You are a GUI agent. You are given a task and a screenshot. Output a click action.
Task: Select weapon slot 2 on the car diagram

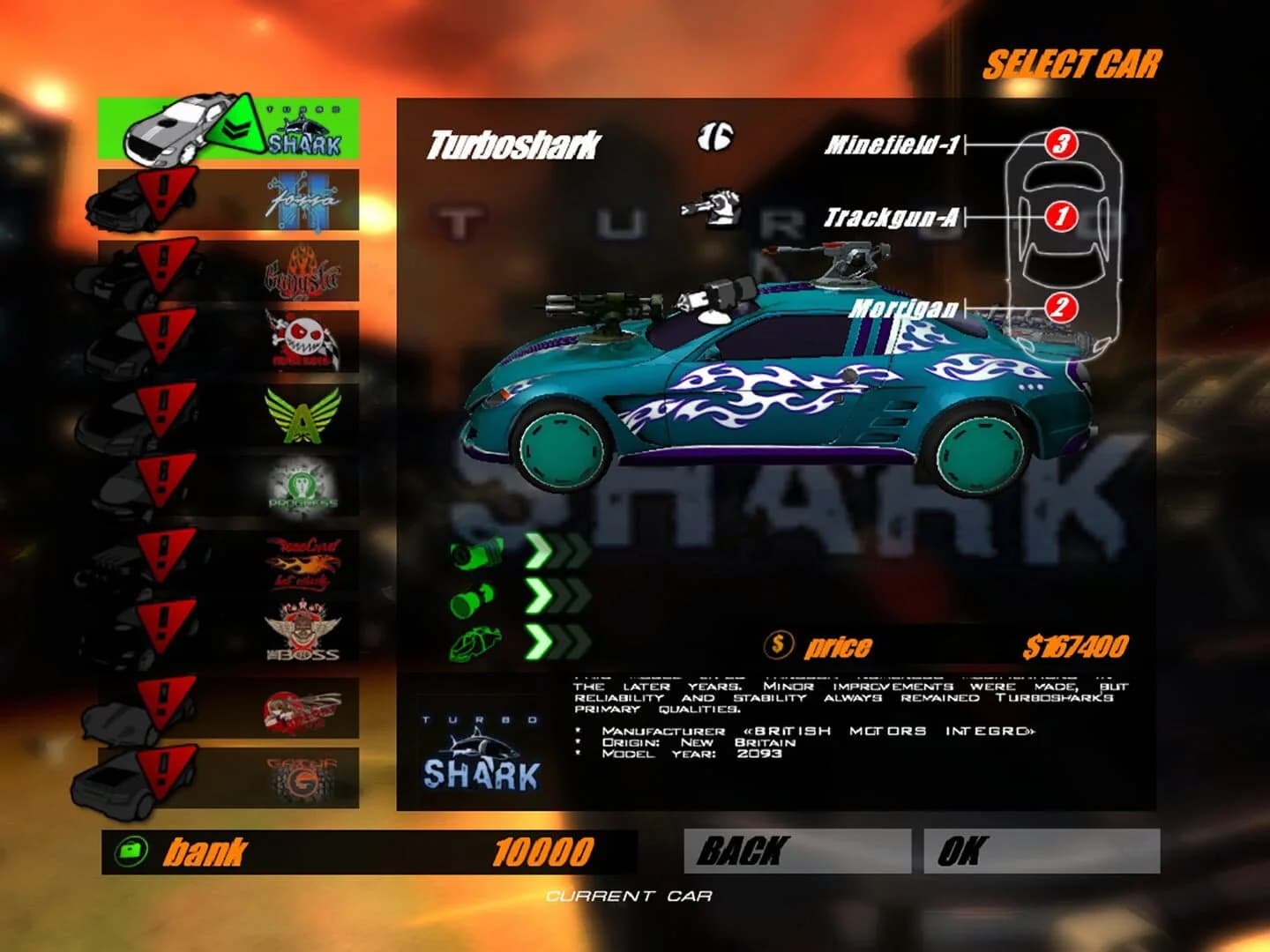1062,309
